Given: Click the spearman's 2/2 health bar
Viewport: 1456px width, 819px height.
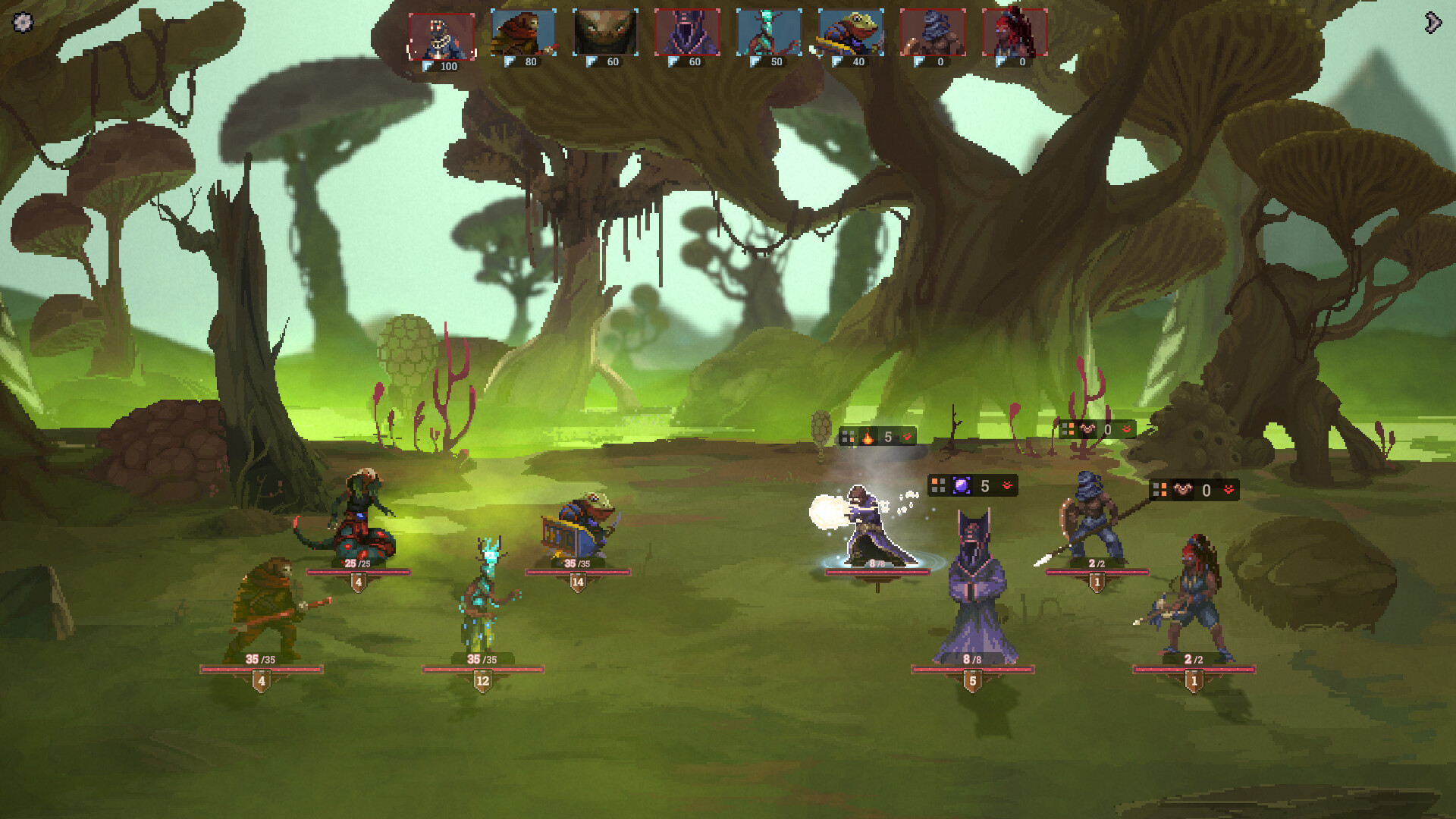Looking at the screenshot, I should click(1090, 573).
